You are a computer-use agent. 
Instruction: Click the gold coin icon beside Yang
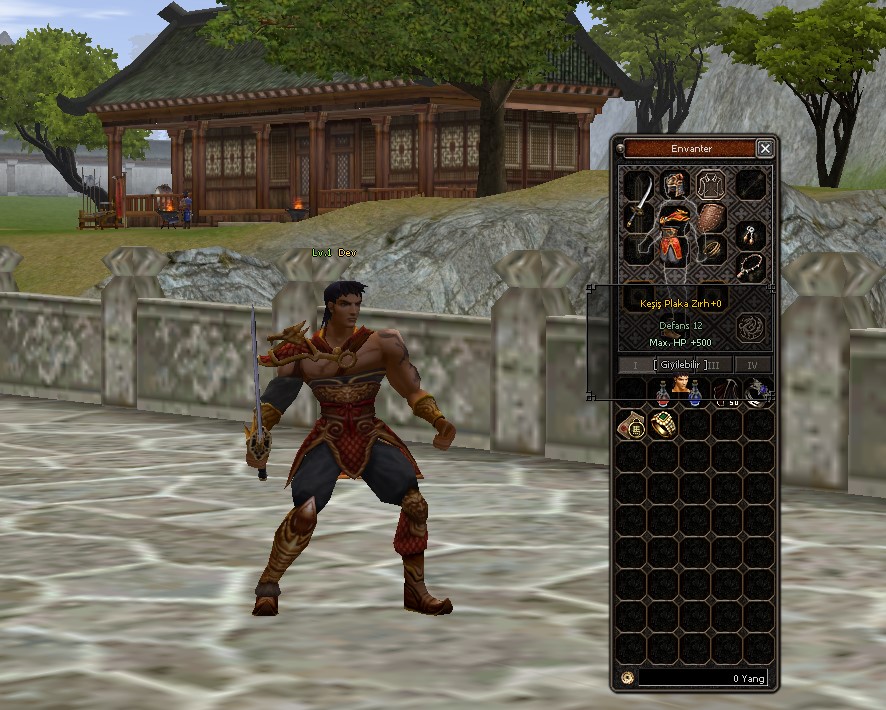[x=627, y=678]
